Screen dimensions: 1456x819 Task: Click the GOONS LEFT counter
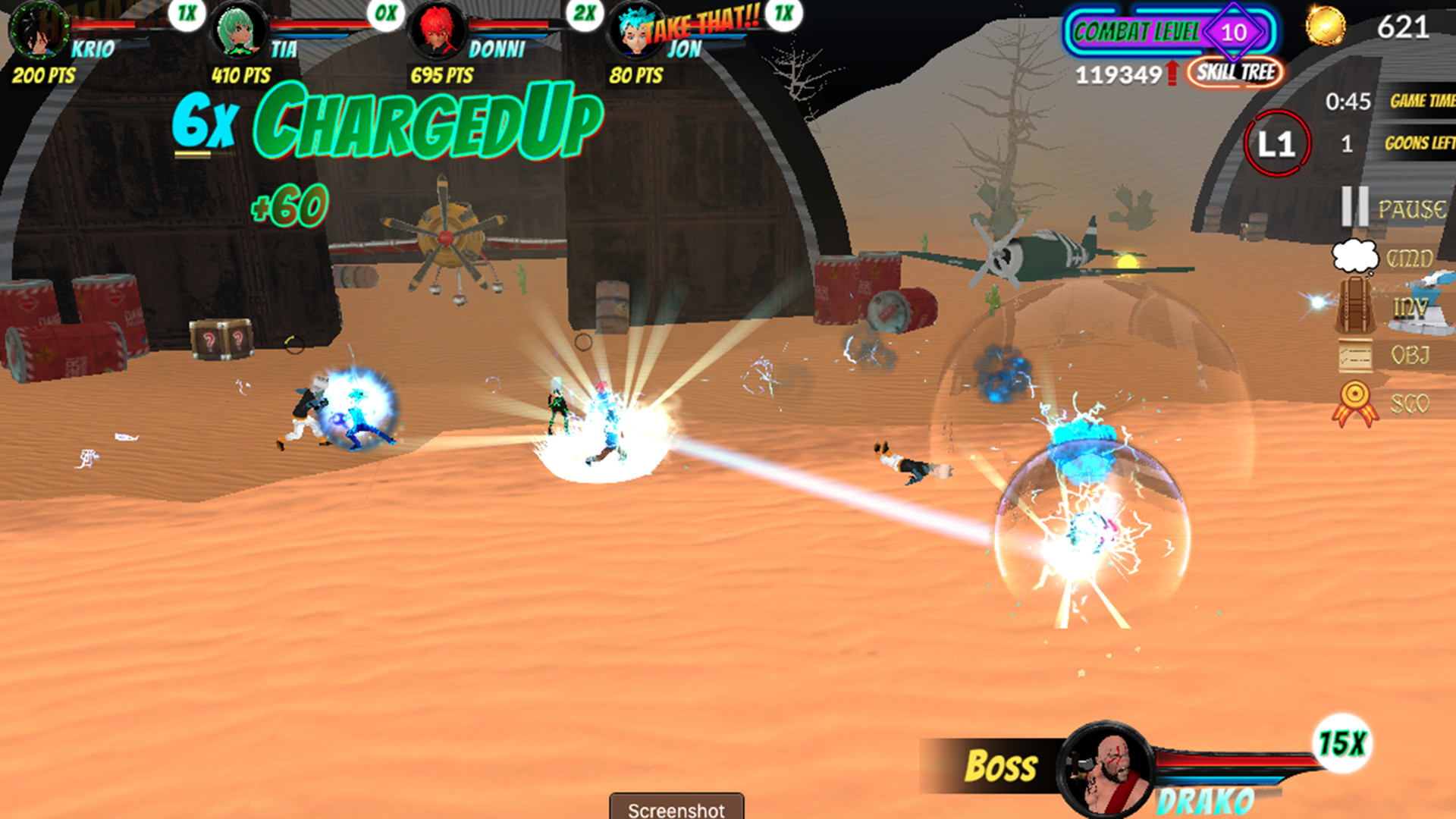1420,143
